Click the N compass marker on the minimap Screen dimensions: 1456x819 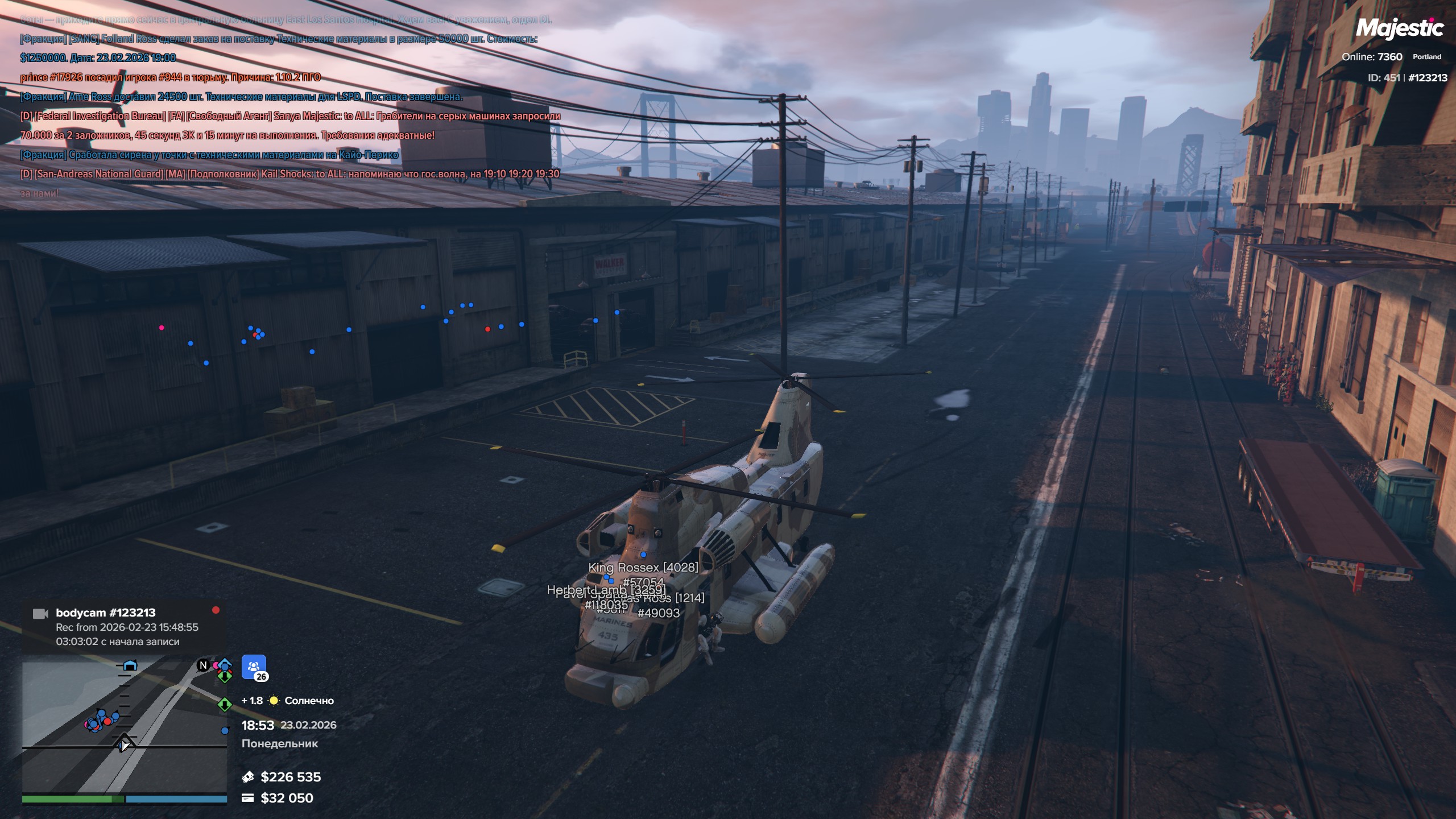203,665
